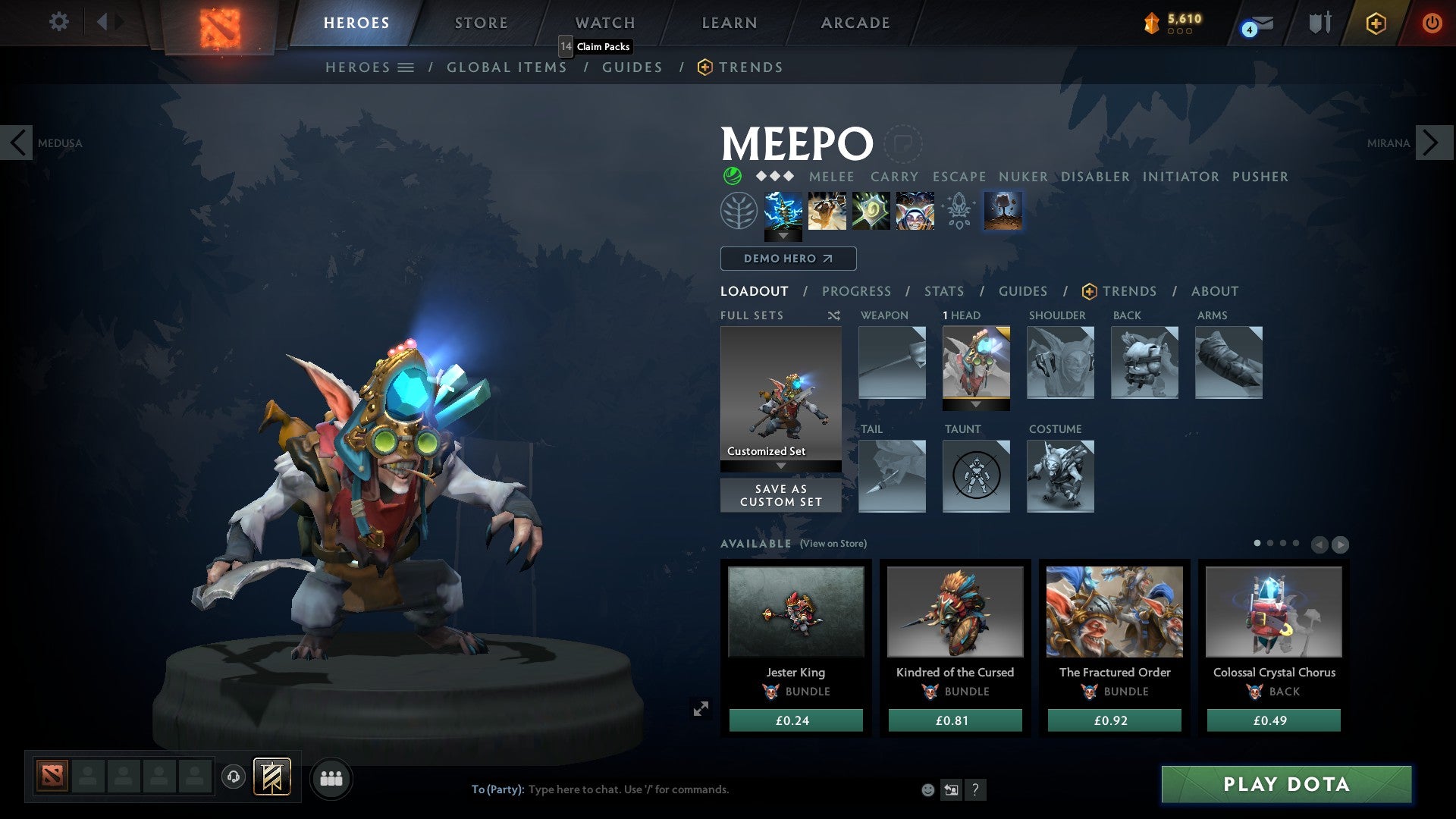Open the PROGRESS tab in Meepo's loadout
The image size is (1456, 819).
tap(856, 291)
